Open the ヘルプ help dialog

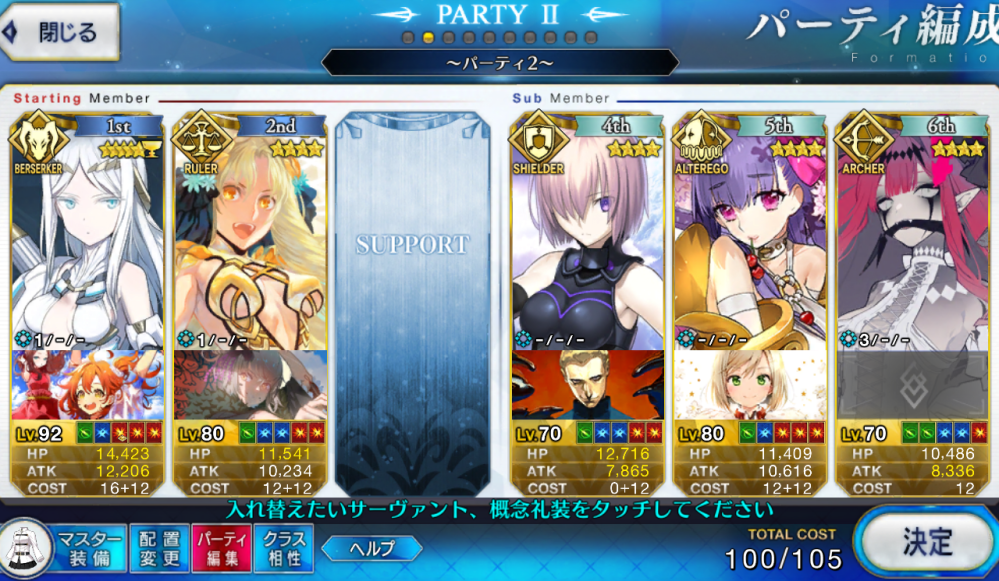[x=372, y=548]
